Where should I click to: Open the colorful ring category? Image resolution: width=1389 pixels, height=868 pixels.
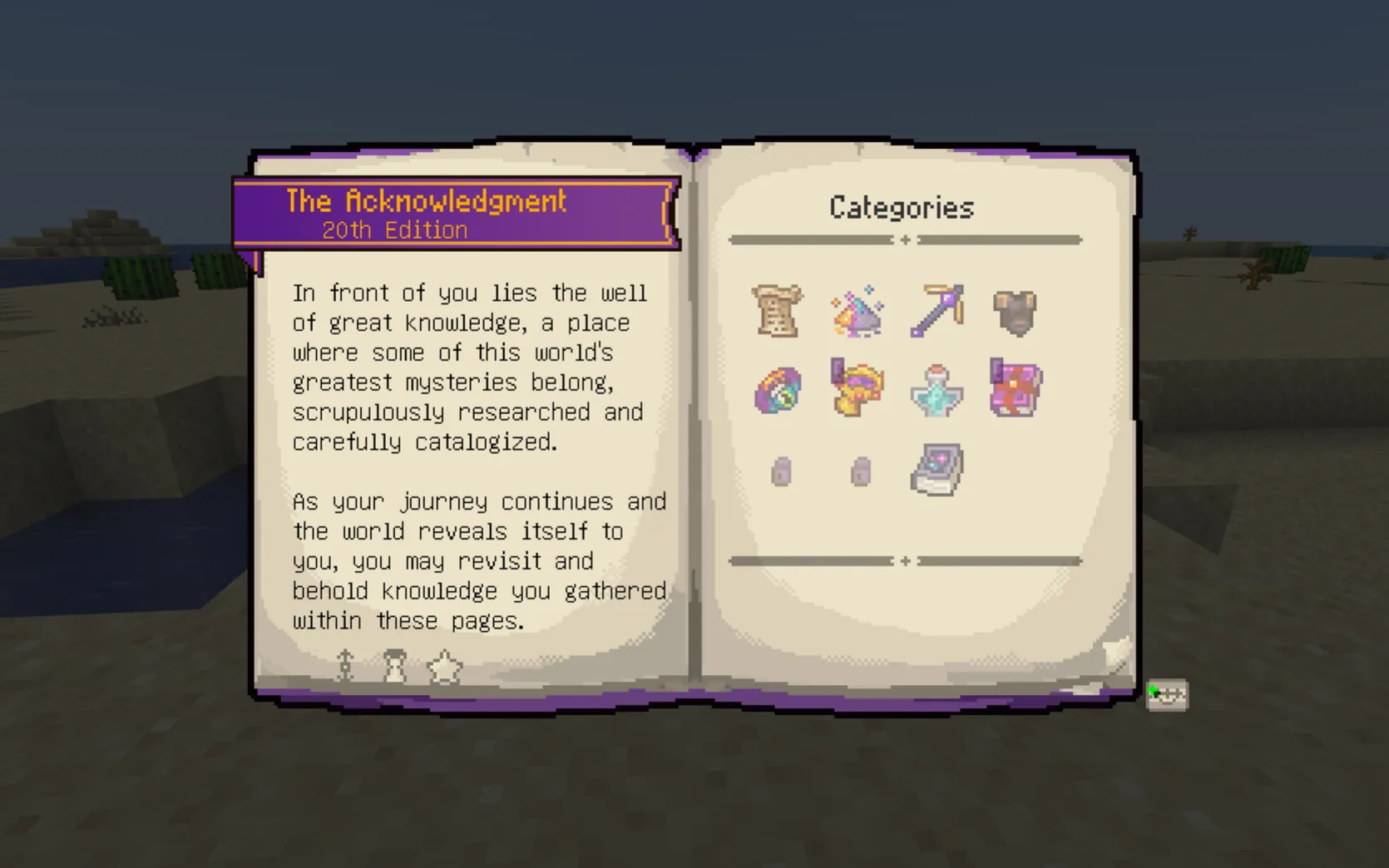coord(778,391)
